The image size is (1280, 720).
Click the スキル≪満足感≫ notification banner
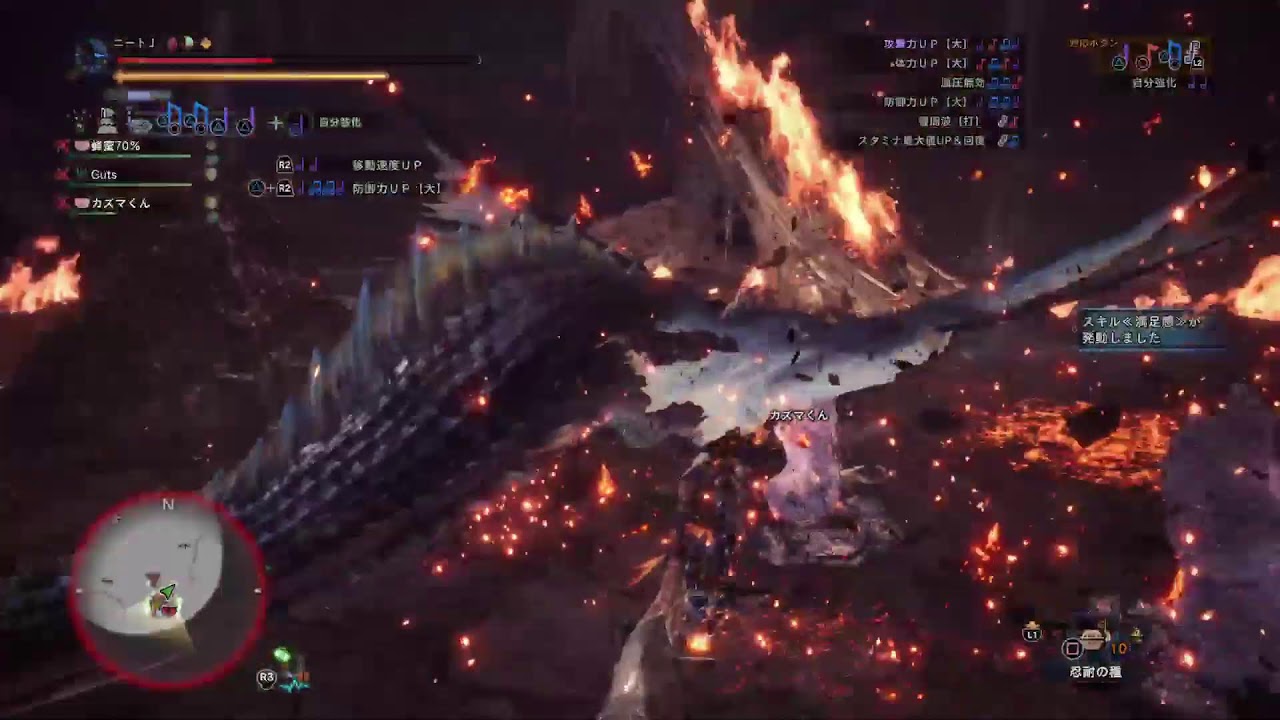(x=1150, y=330)
